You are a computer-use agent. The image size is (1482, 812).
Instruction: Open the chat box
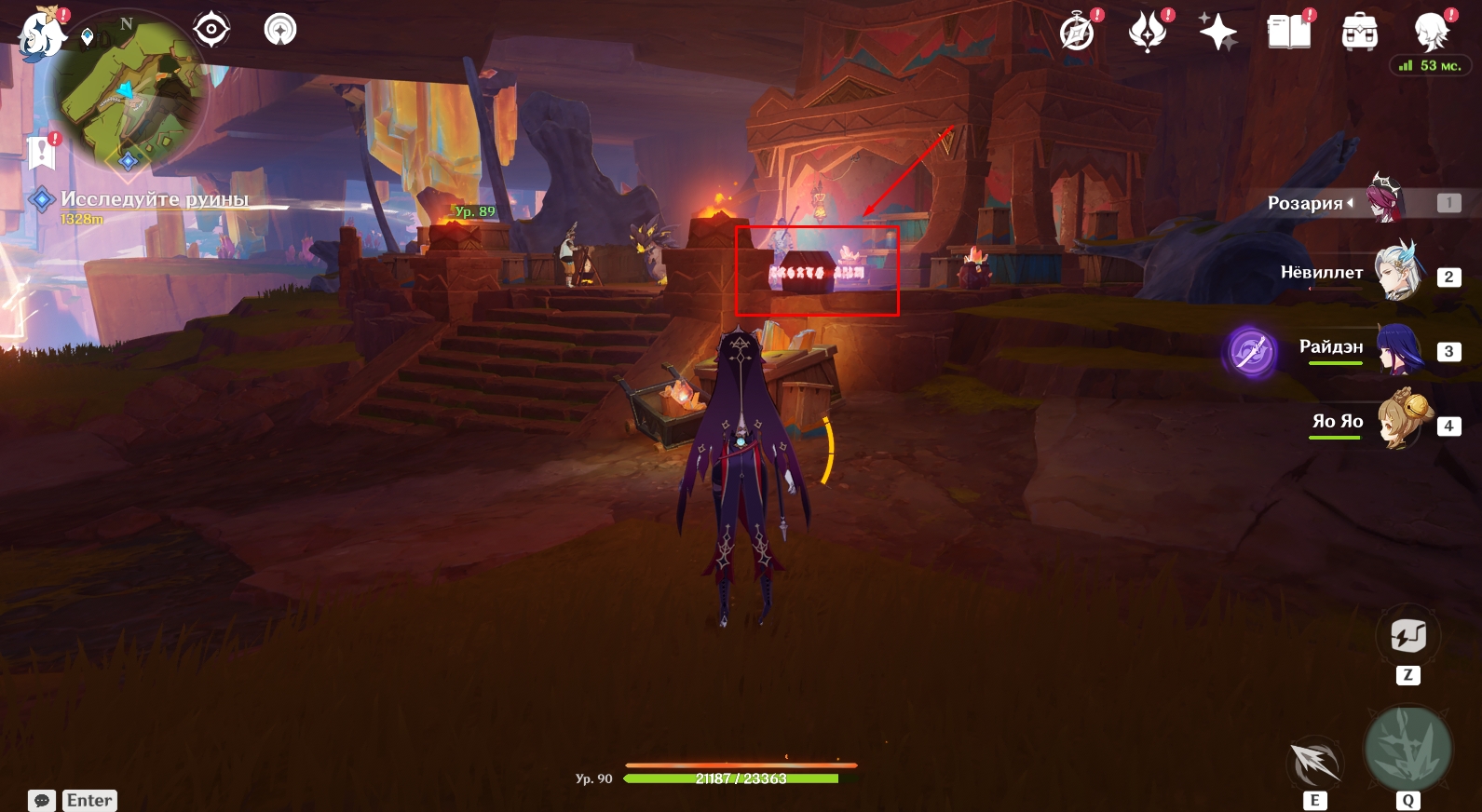[x=42, y=801]
